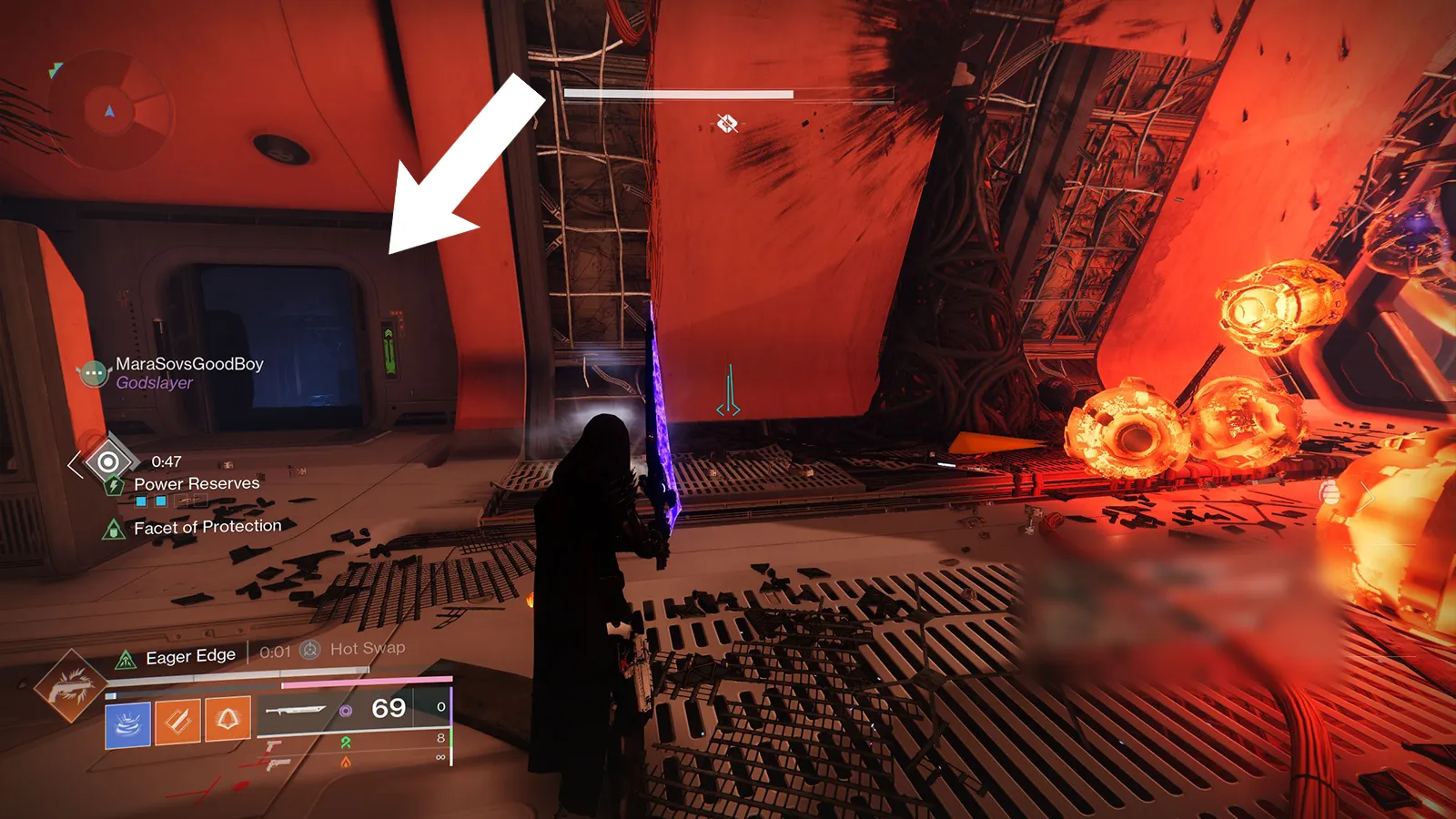Switch to the infinite-ammo reserve gun

(x=274, y=763)
